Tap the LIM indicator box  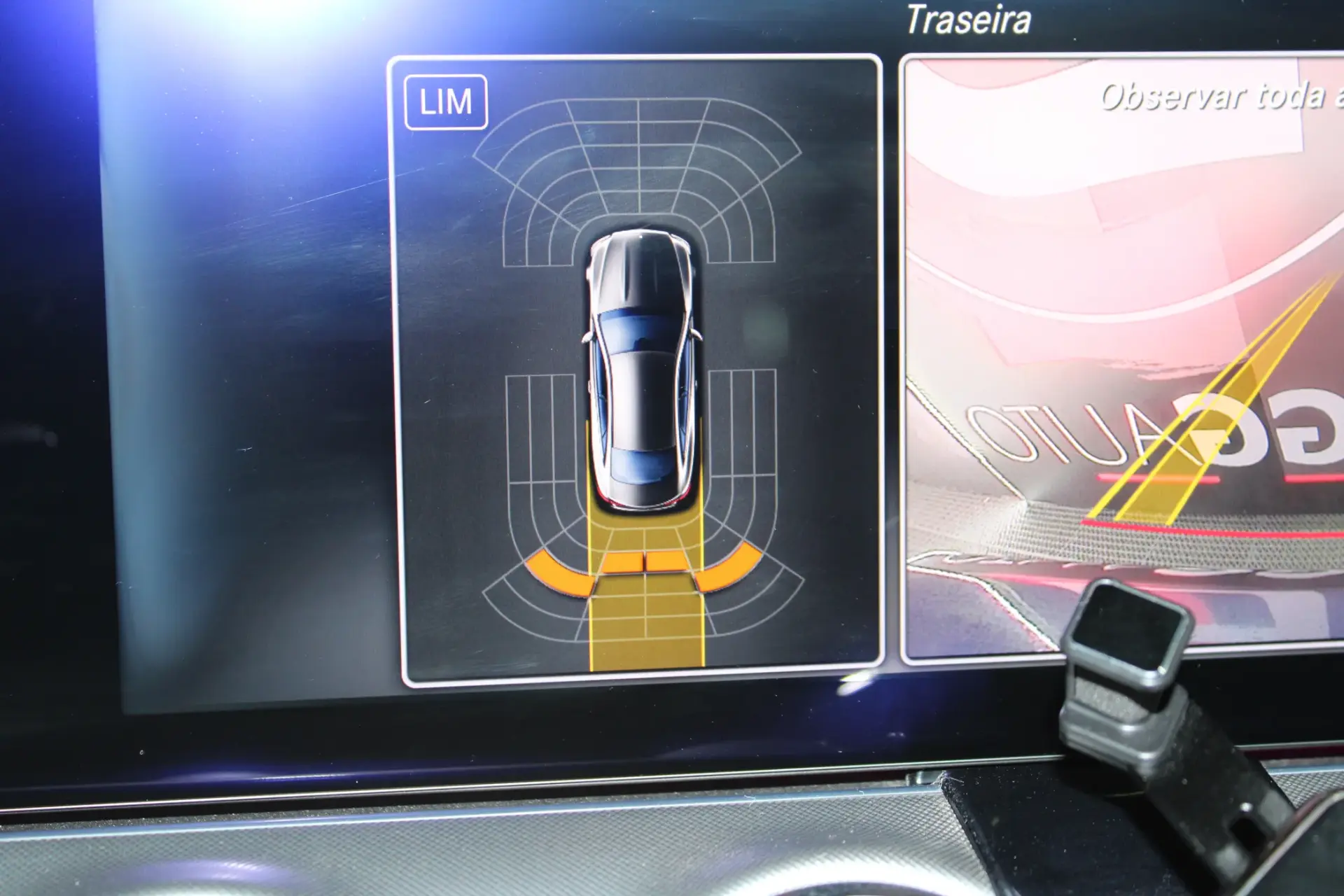point(446,102)
